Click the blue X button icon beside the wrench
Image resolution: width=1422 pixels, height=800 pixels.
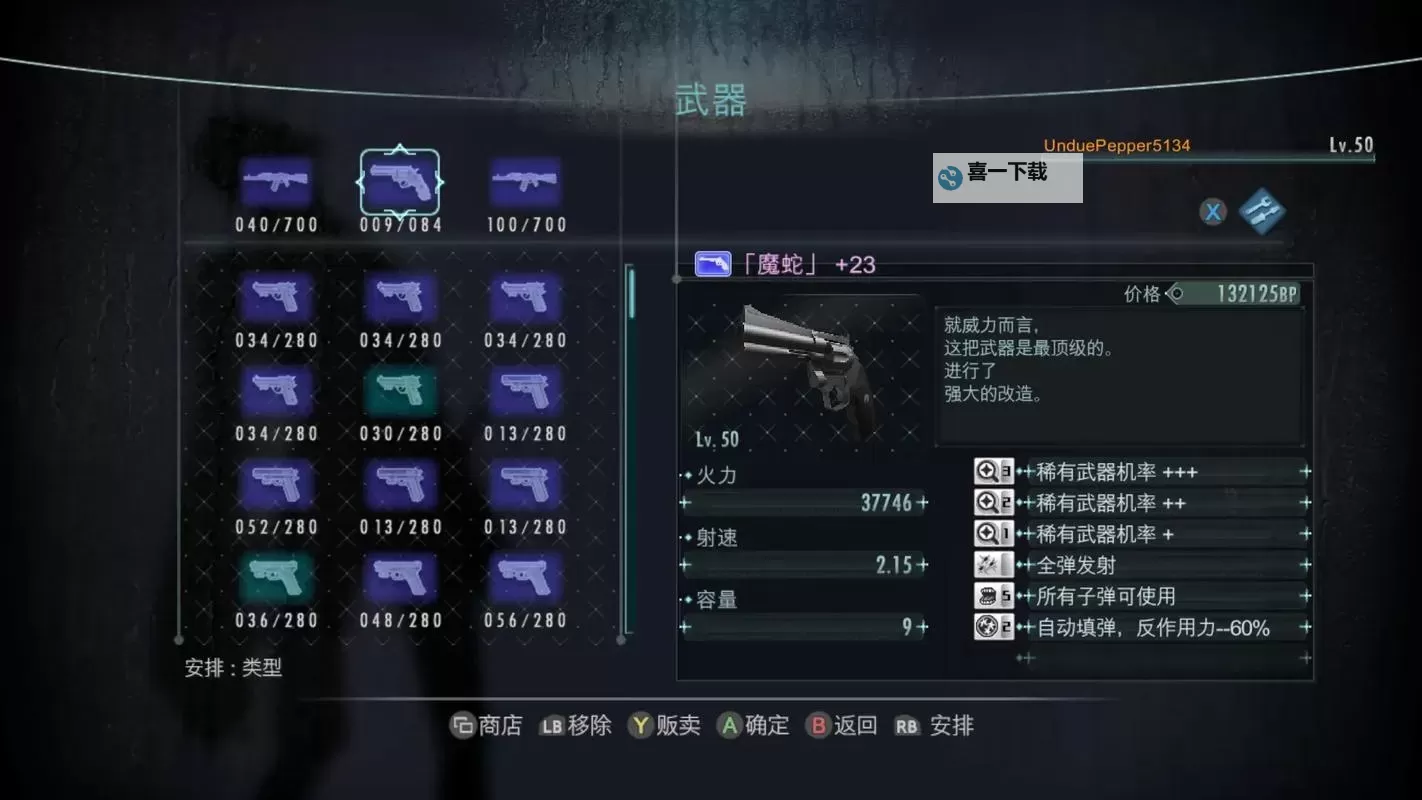(x=1212, y=212)
